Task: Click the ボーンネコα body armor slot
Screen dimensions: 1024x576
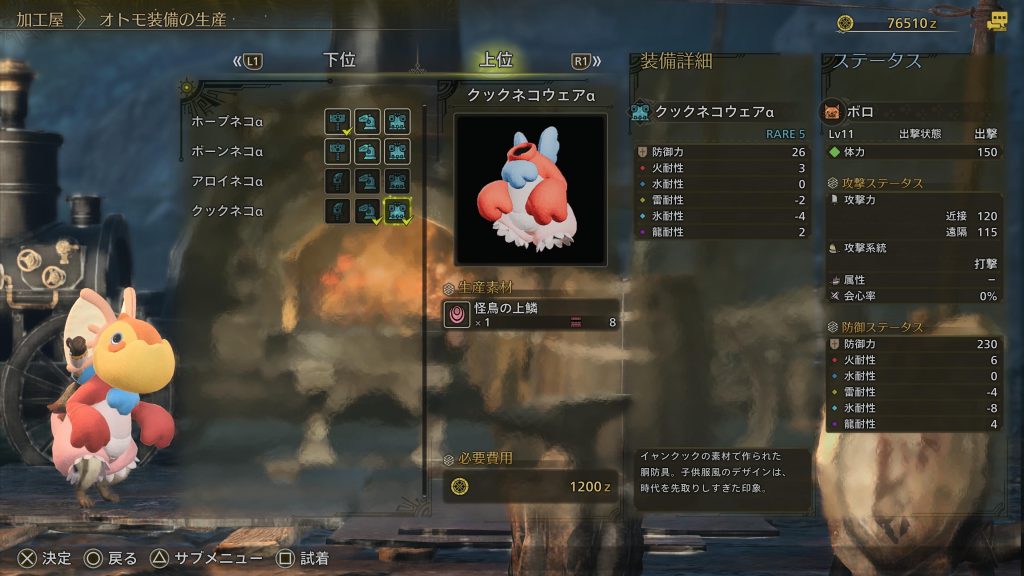Action: click(x=398, y=151)
